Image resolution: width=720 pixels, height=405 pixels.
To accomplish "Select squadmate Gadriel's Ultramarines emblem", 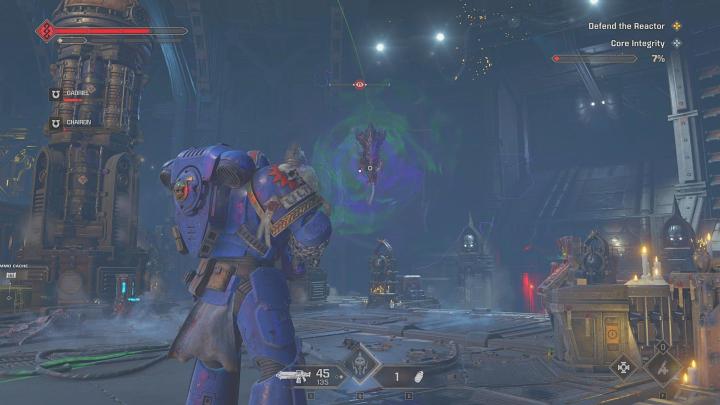I will [55, 94].
